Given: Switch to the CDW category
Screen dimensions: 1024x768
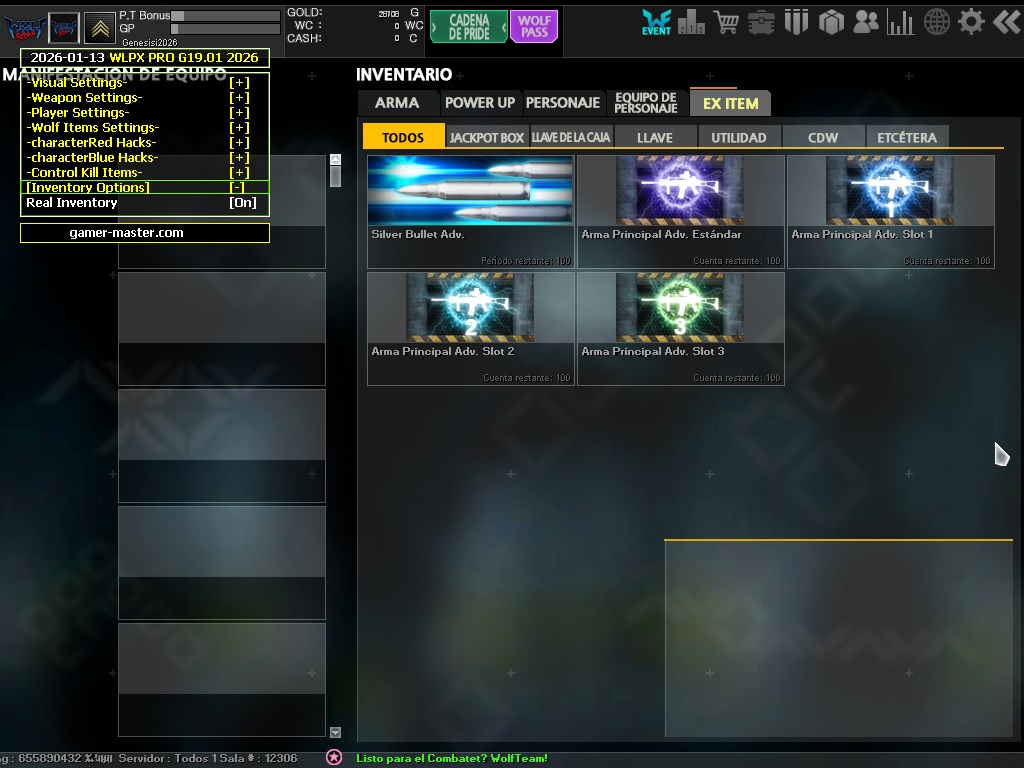Looking at the screenshot, I should click(x=823, y=138).
